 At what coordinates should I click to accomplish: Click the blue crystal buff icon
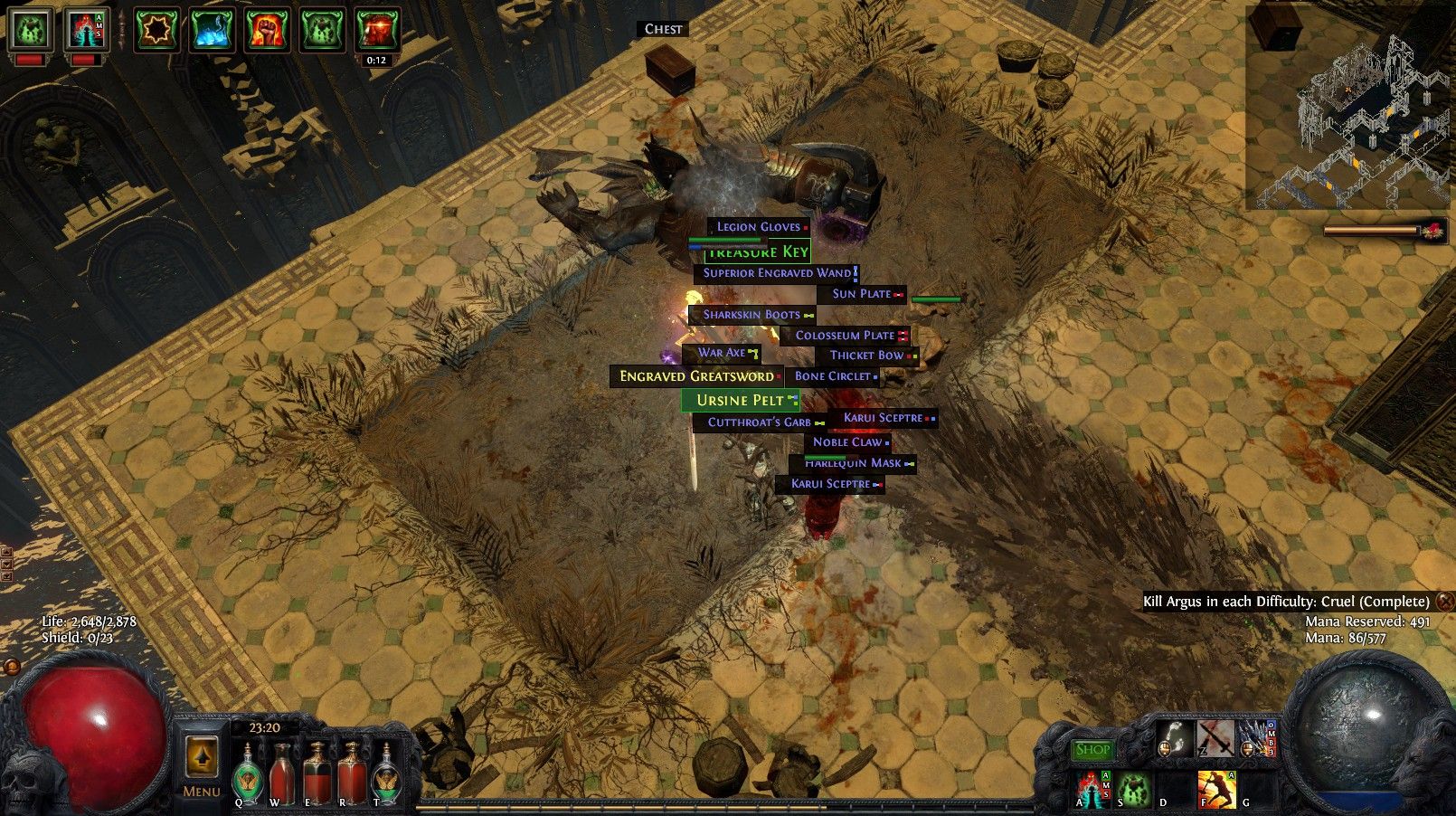pos(212,30)
